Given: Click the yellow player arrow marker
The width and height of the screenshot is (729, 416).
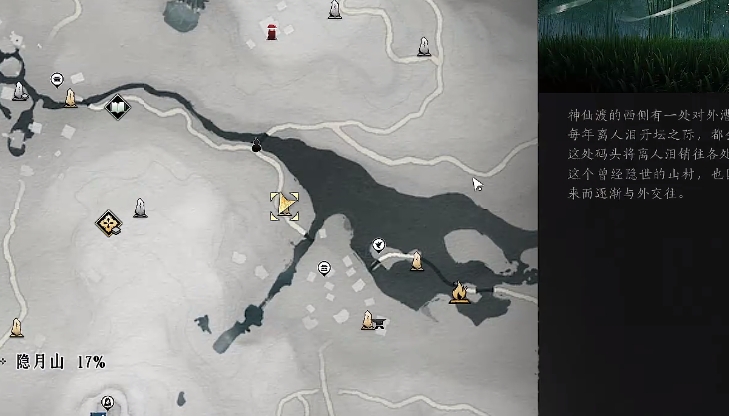Looking at the screenshot, I should [x=284, y=206].
